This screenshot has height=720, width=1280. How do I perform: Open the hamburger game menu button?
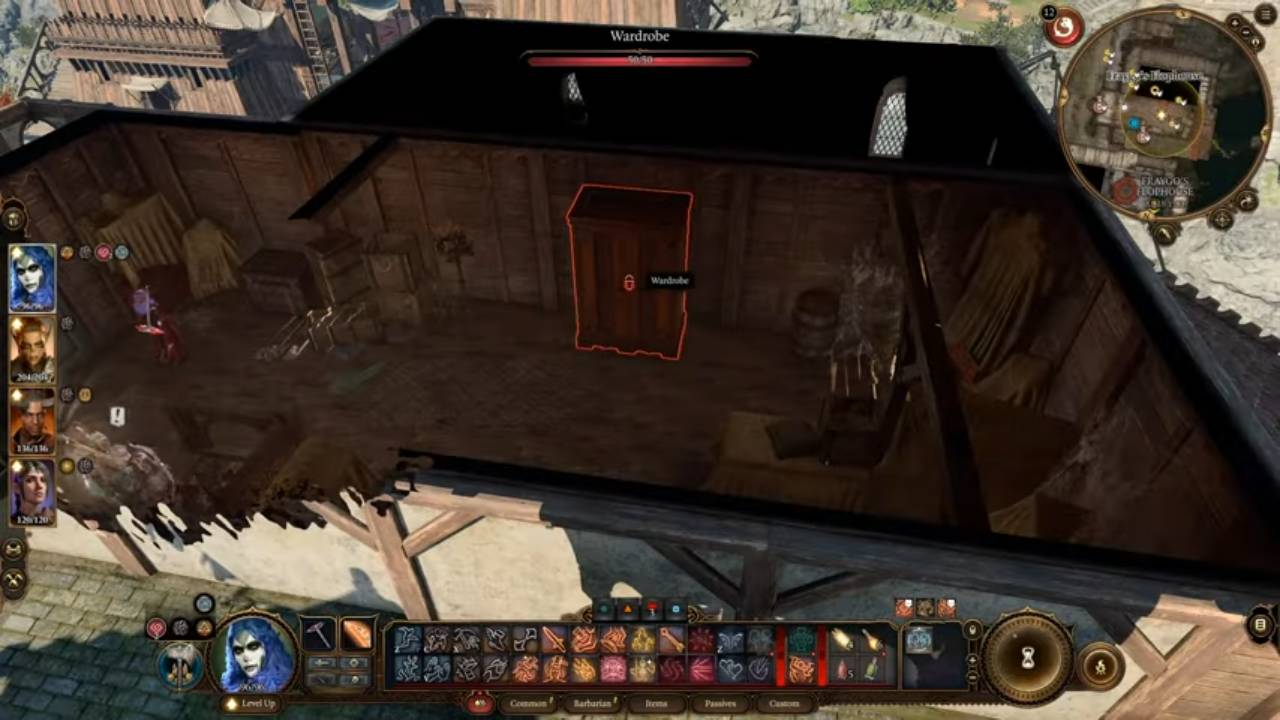(1265, 16)
